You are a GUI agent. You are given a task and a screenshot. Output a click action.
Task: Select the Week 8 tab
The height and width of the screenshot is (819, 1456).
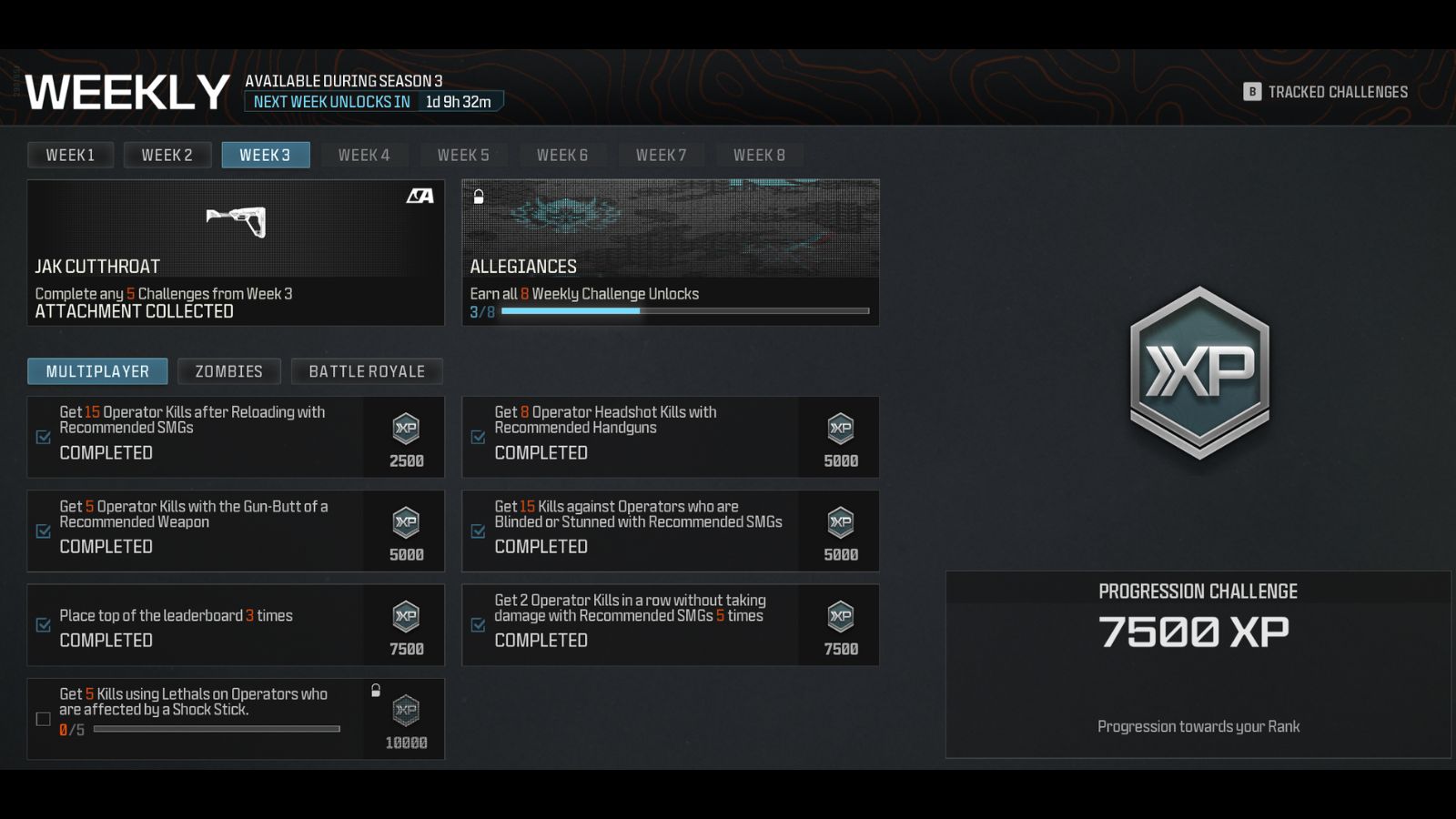[x=759, y=154]
